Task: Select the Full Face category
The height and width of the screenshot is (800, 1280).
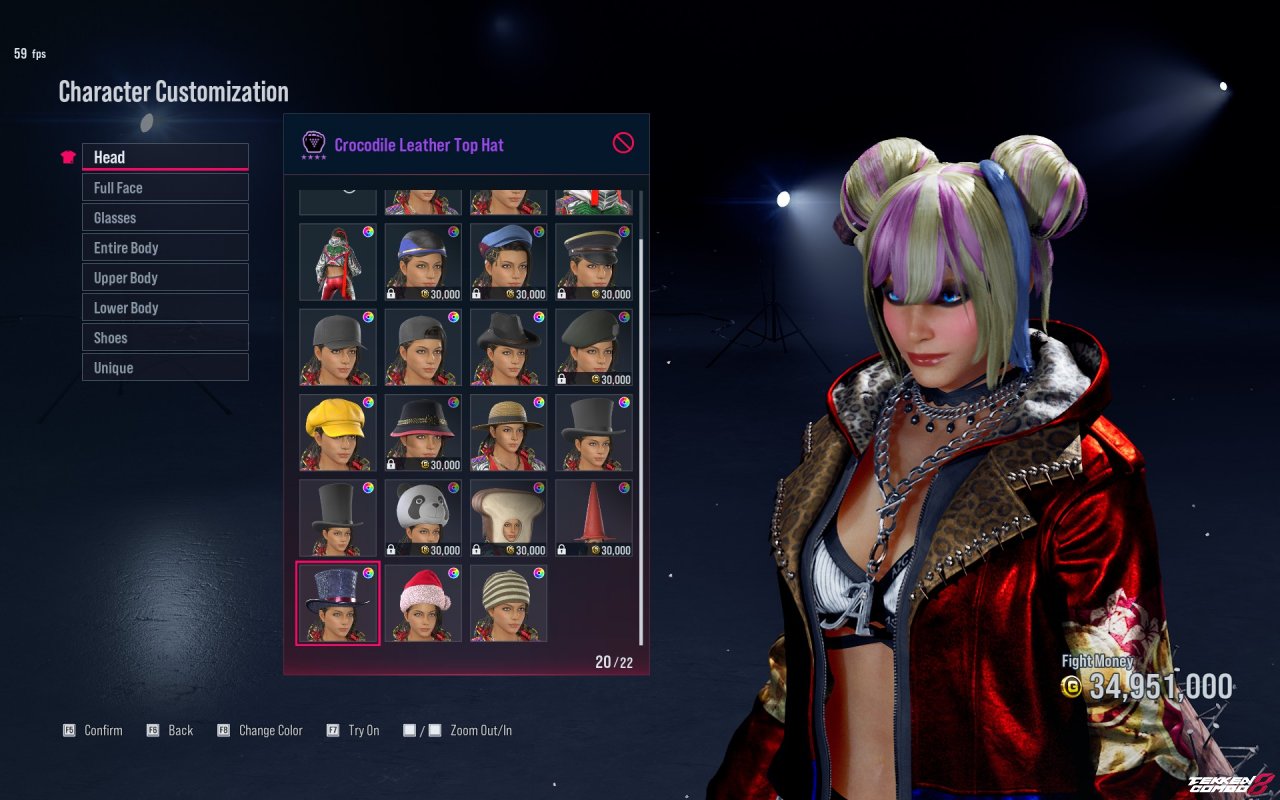Action: tap(164, 187)
